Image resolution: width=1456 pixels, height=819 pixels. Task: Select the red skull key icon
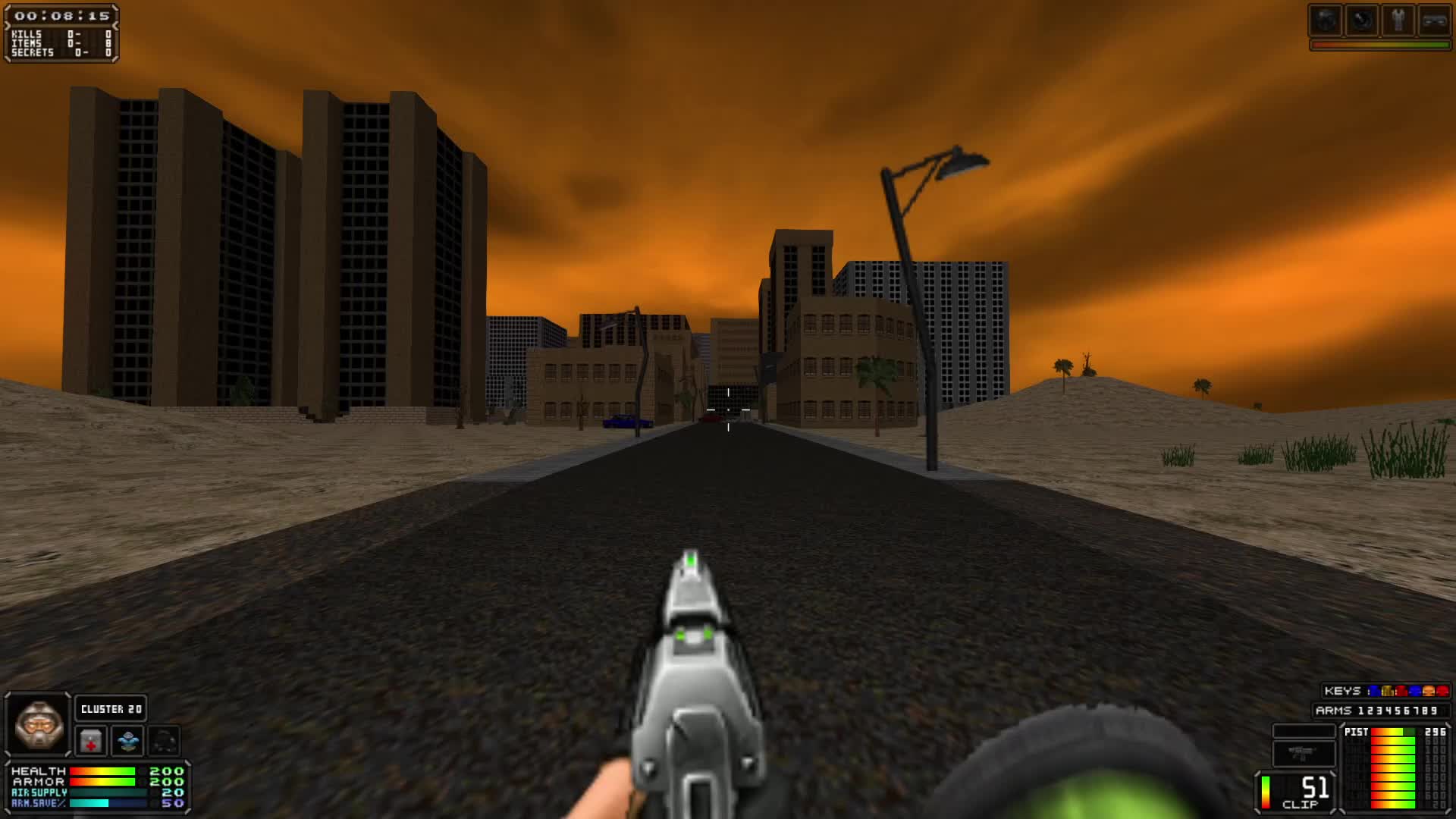coord(1442,691)
